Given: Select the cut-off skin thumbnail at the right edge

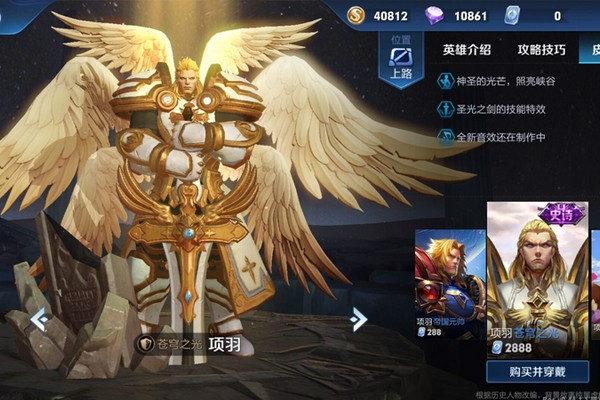Looking at the screenshot, I should (595, 282).
